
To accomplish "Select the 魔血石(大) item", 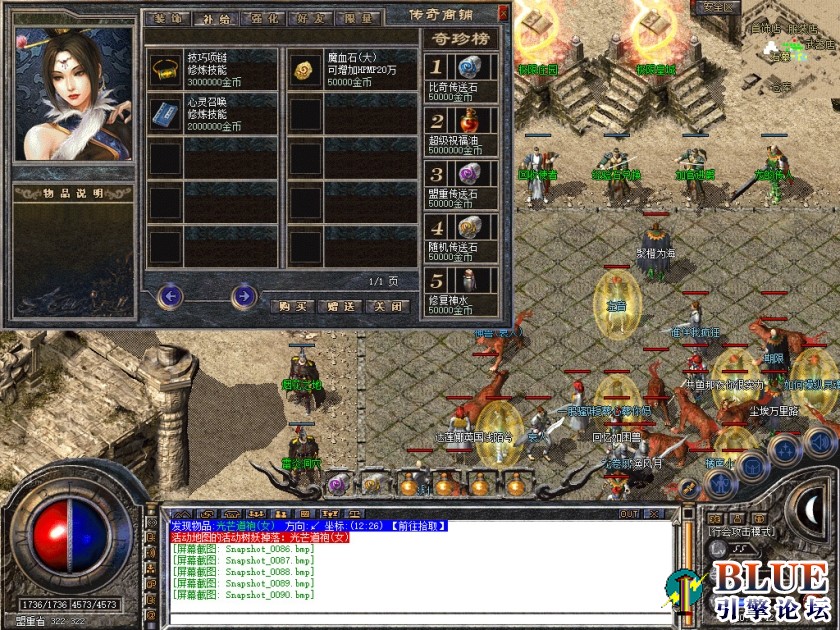I will pyautogui.click(x=304, y=68).
